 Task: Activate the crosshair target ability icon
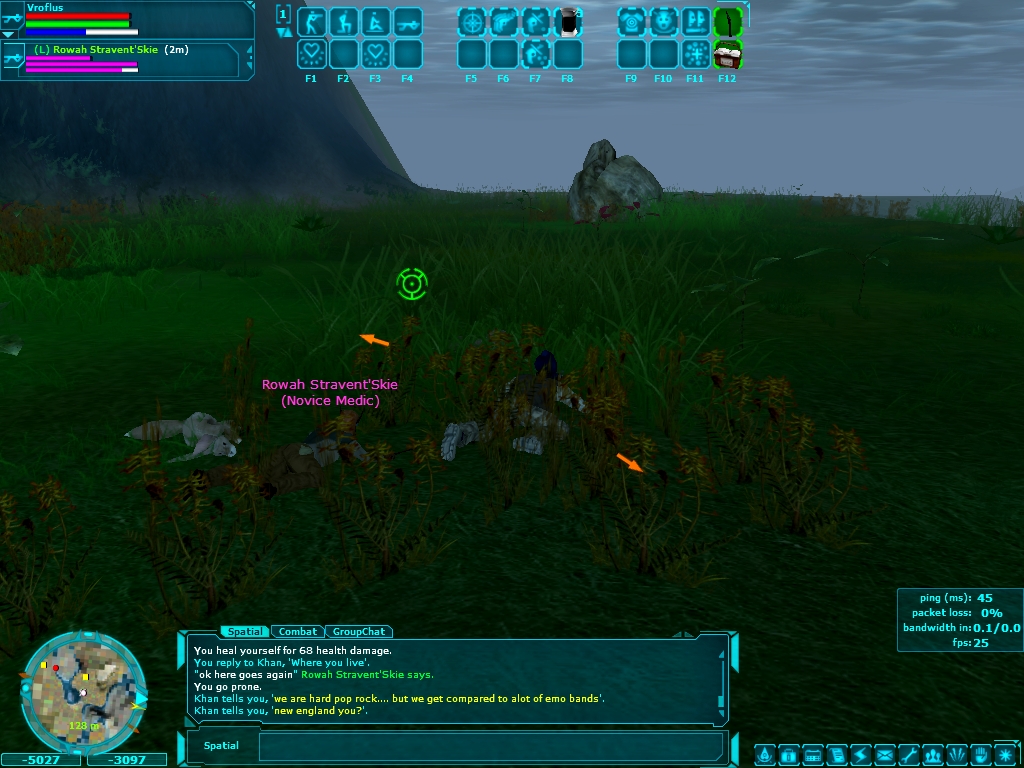pos(471,21)
